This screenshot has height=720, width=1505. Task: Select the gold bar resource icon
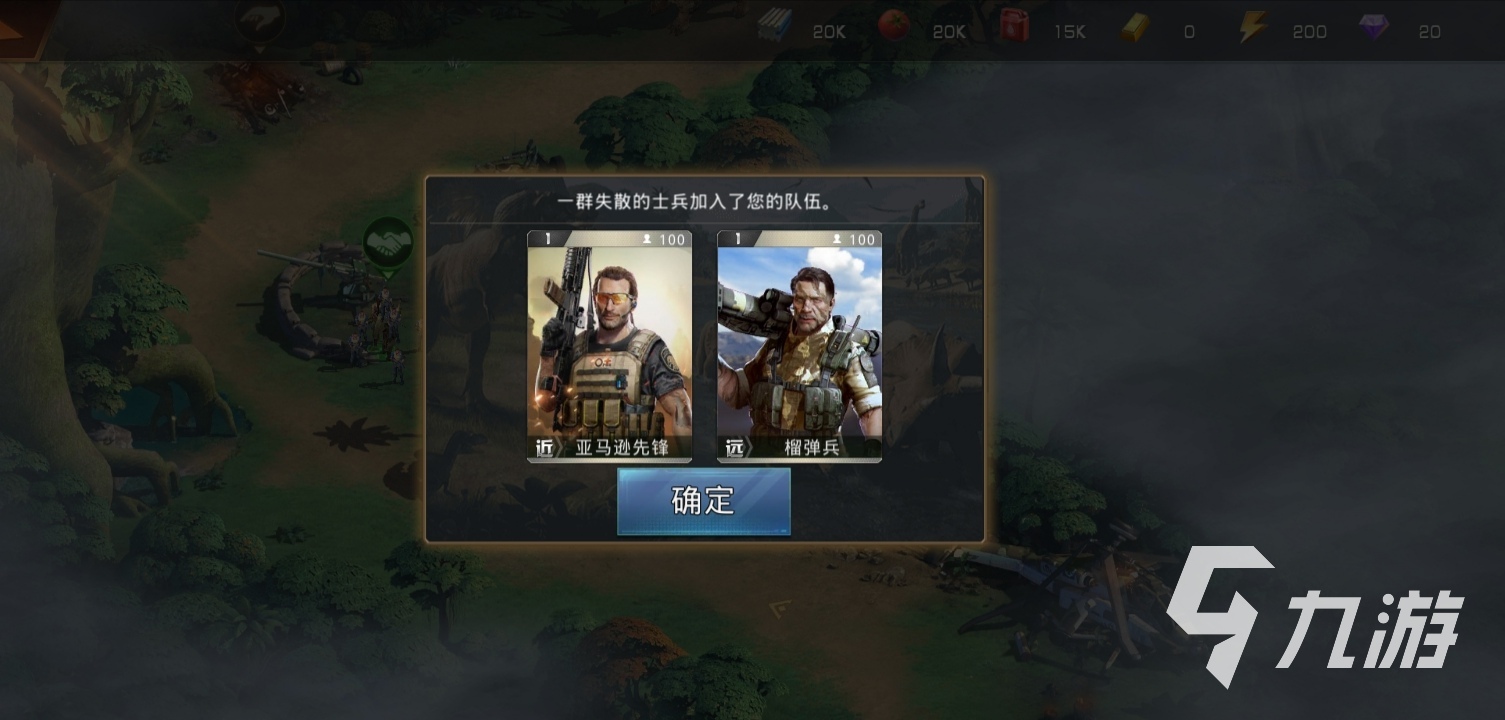pyautogui.click(x=1134, y=27)
